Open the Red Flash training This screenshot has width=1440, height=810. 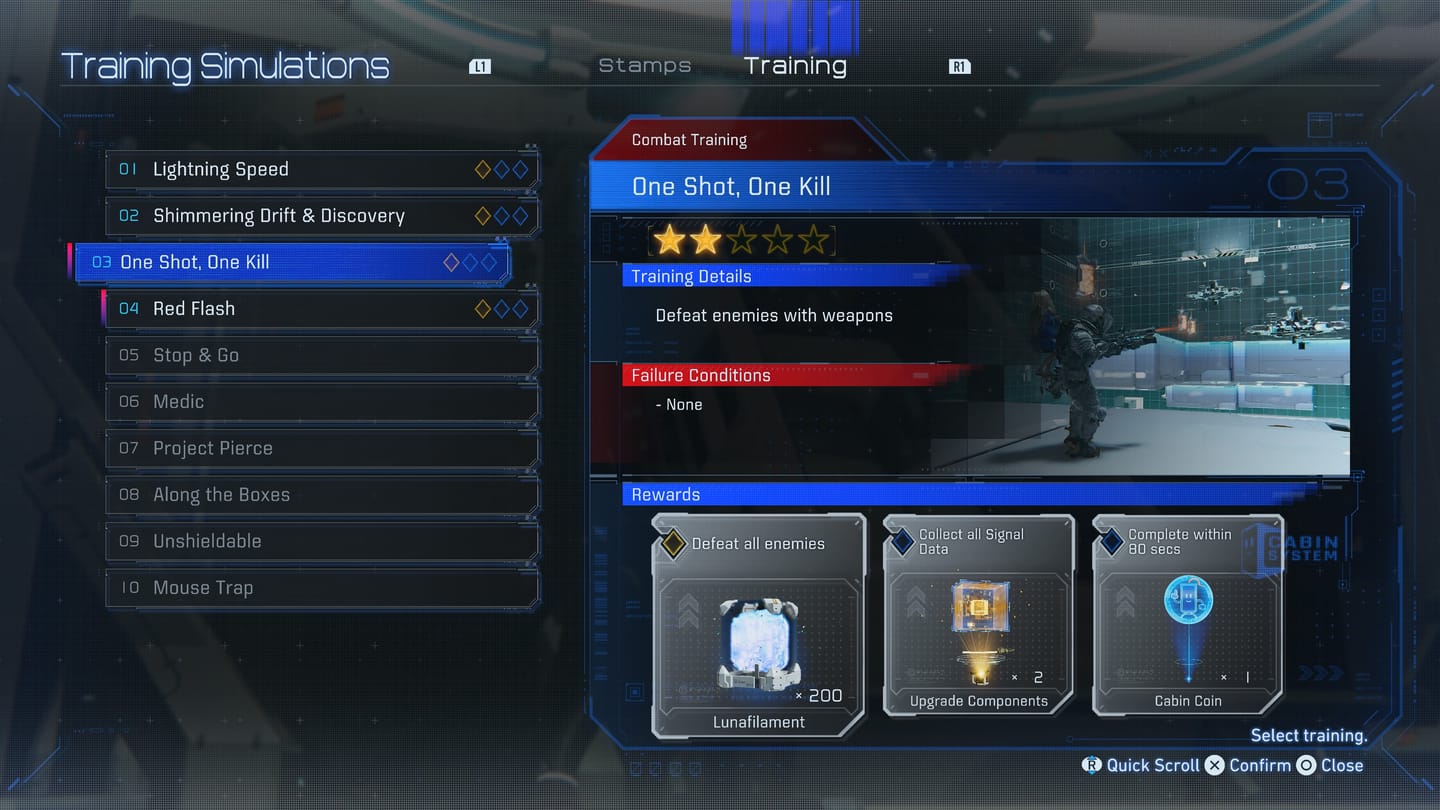tap(321, 309)
